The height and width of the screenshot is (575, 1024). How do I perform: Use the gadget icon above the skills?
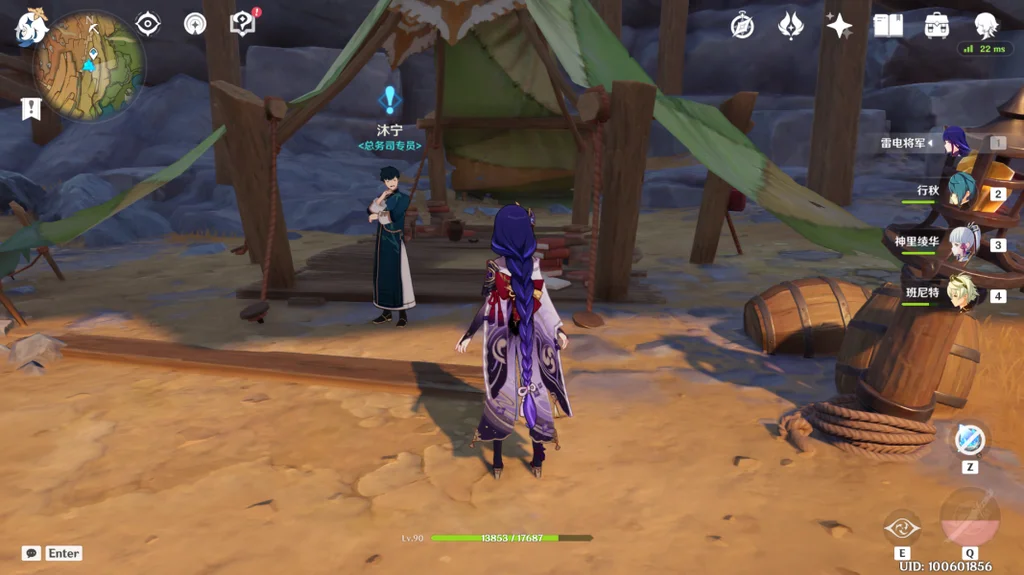[x=970, y=440]
